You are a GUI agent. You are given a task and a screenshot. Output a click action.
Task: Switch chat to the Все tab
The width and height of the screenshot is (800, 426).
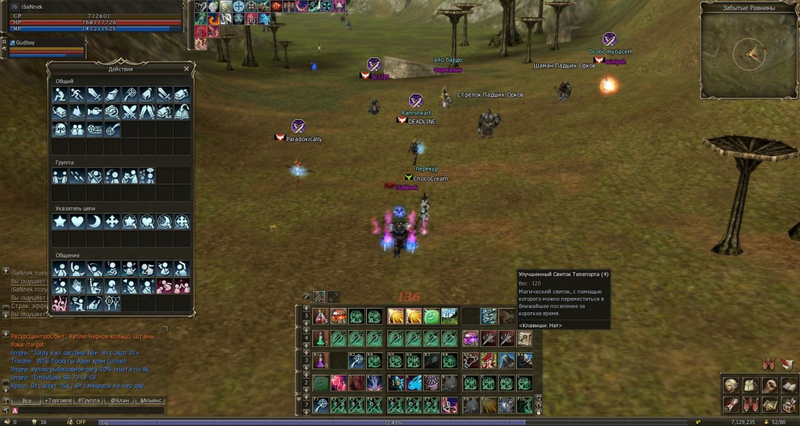pos(27,399)
